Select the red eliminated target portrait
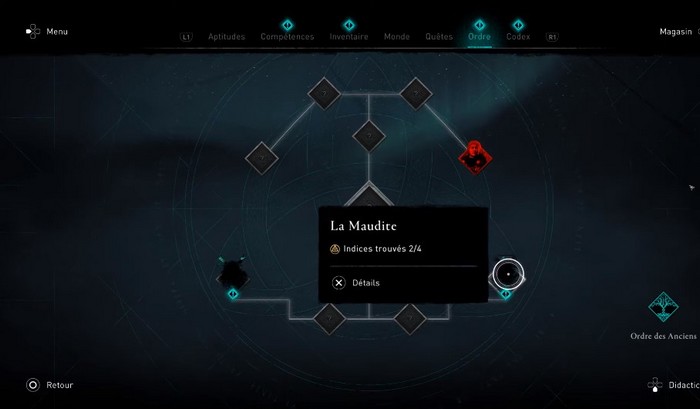The image size is (700, 409). (x=473, y=156)
